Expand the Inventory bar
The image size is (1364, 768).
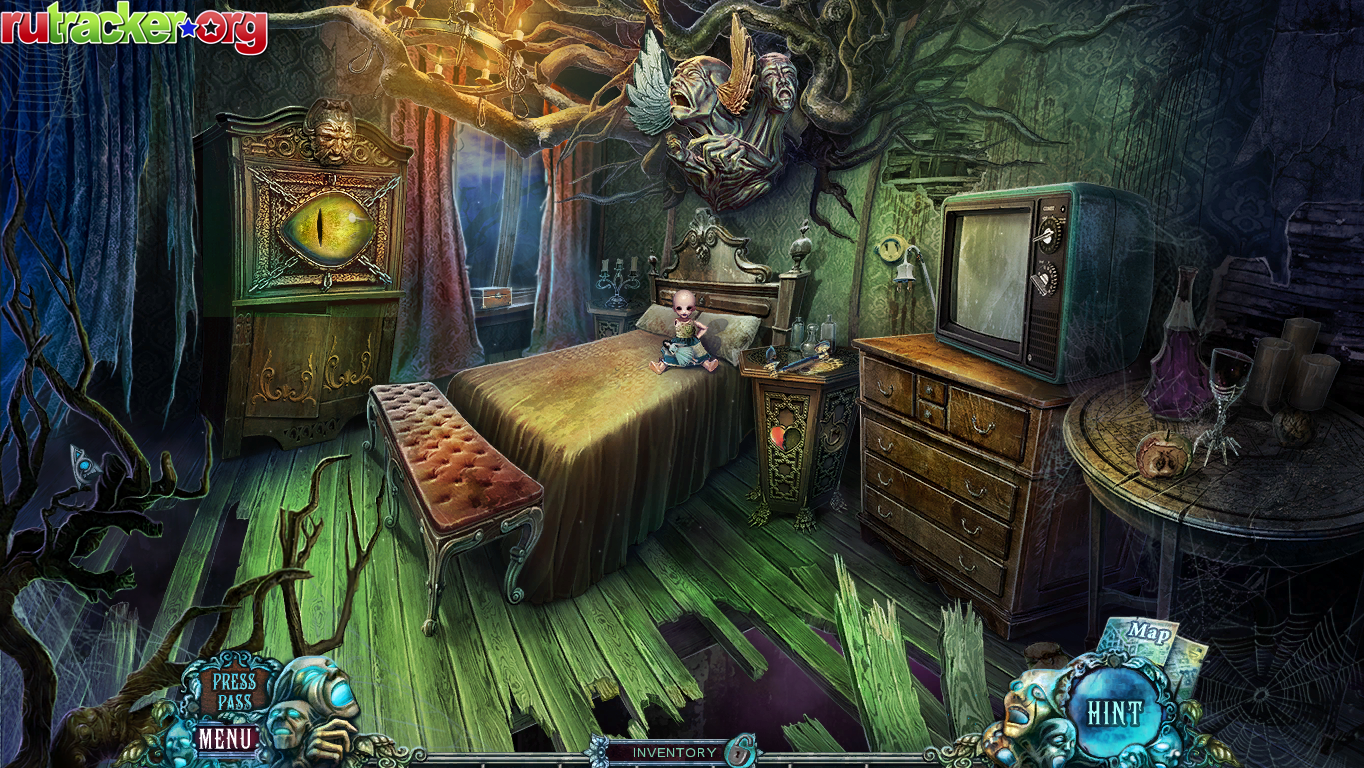[673, 752]
